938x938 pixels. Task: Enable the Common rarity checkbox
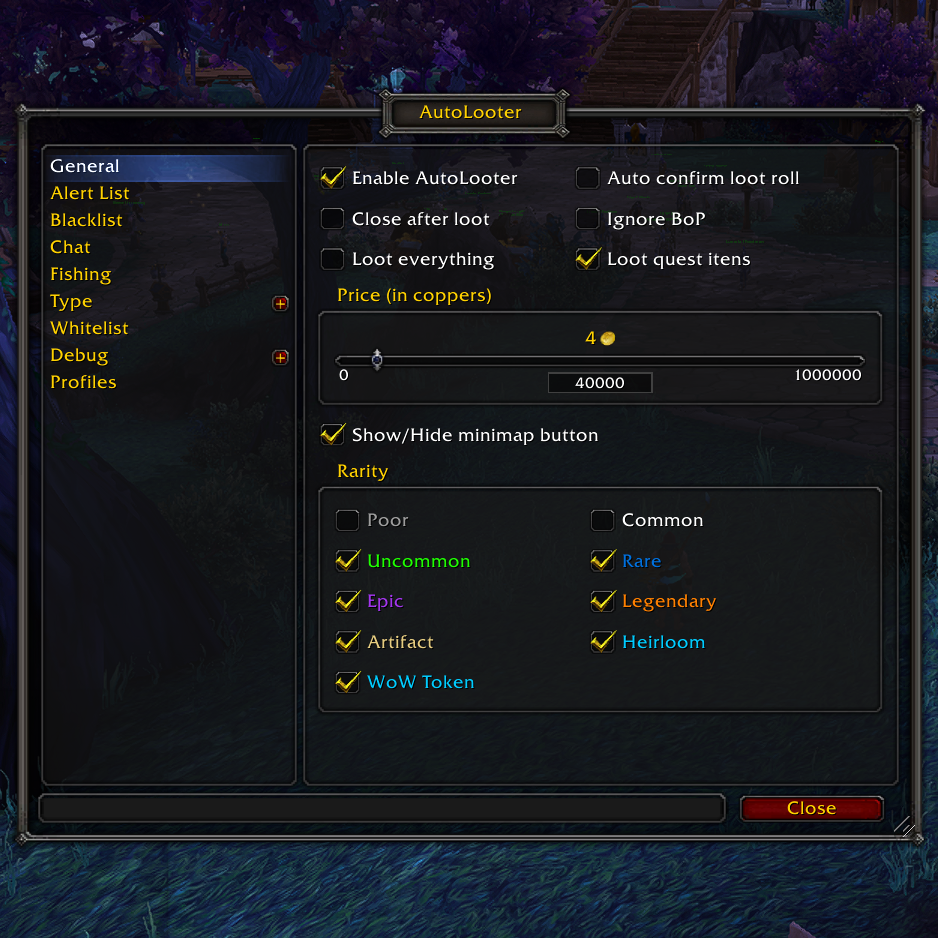602,521
